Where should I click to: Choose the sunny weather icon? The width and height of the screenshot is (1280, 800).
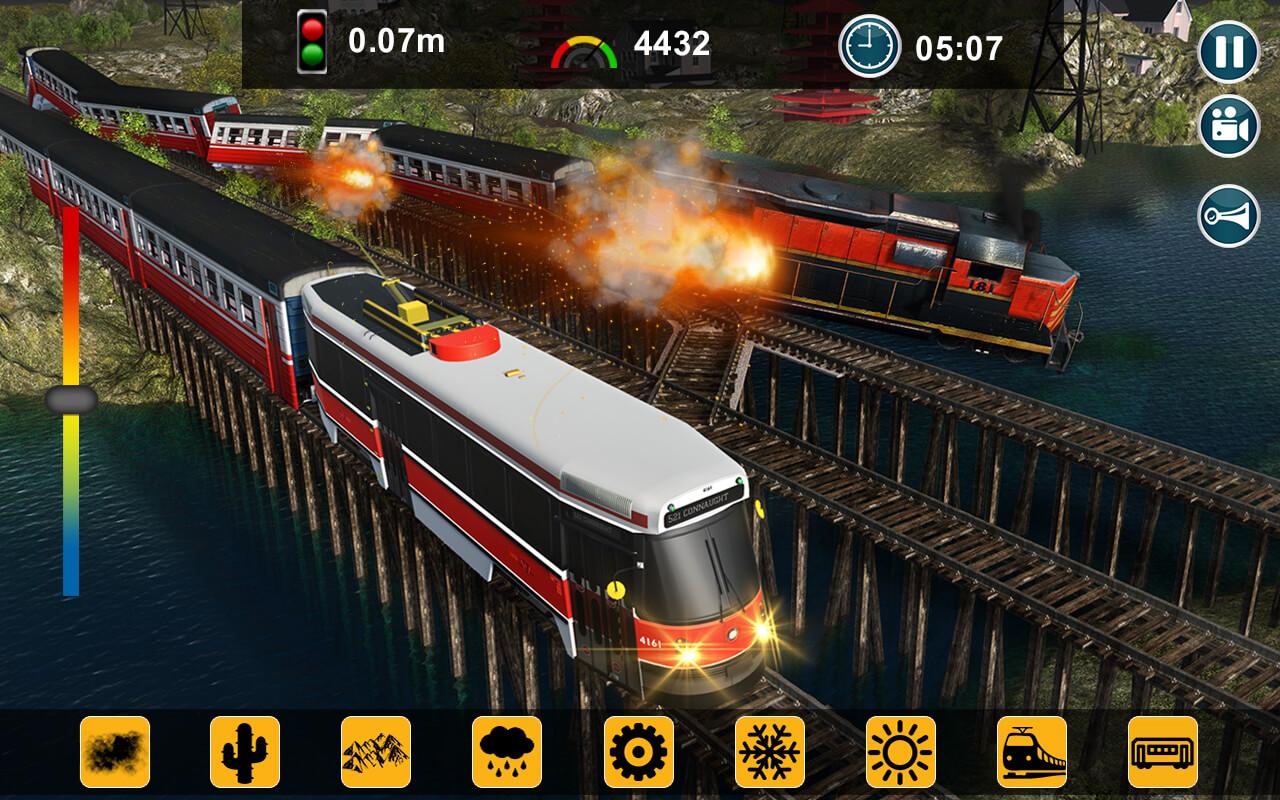tap(901, 751)
